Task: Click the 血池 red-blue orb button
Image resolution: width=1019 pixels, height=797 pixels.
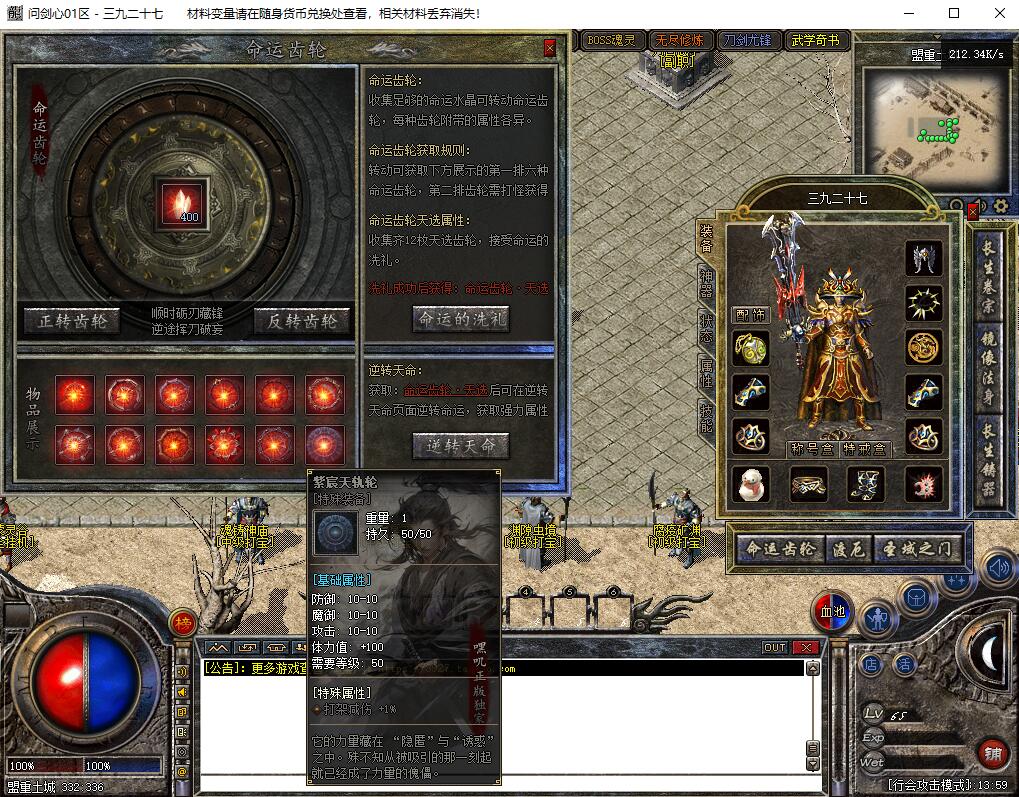Action: pos(831,612)
